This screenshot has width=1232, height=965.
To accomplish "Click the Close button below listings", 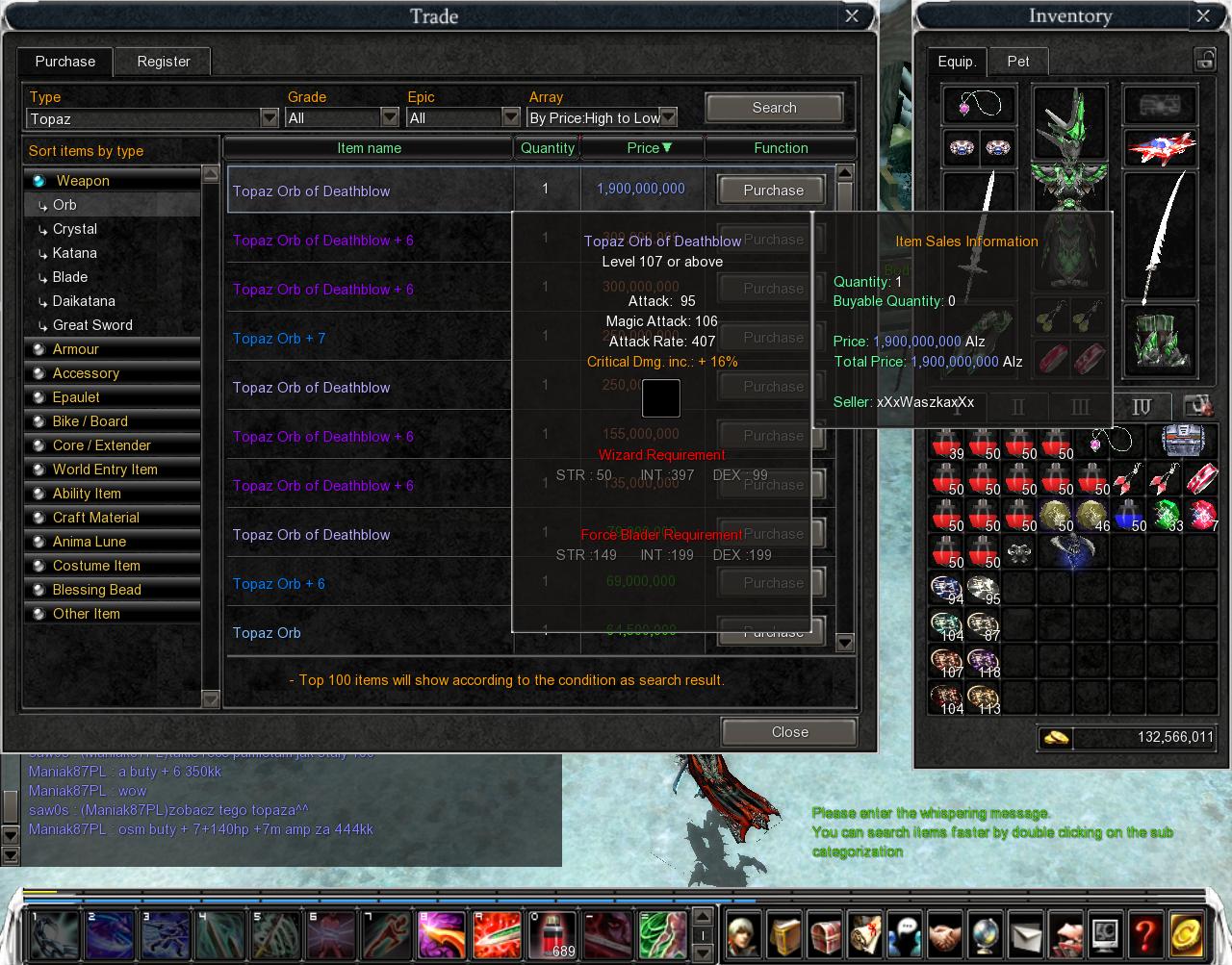I will (x=789, y=732).
